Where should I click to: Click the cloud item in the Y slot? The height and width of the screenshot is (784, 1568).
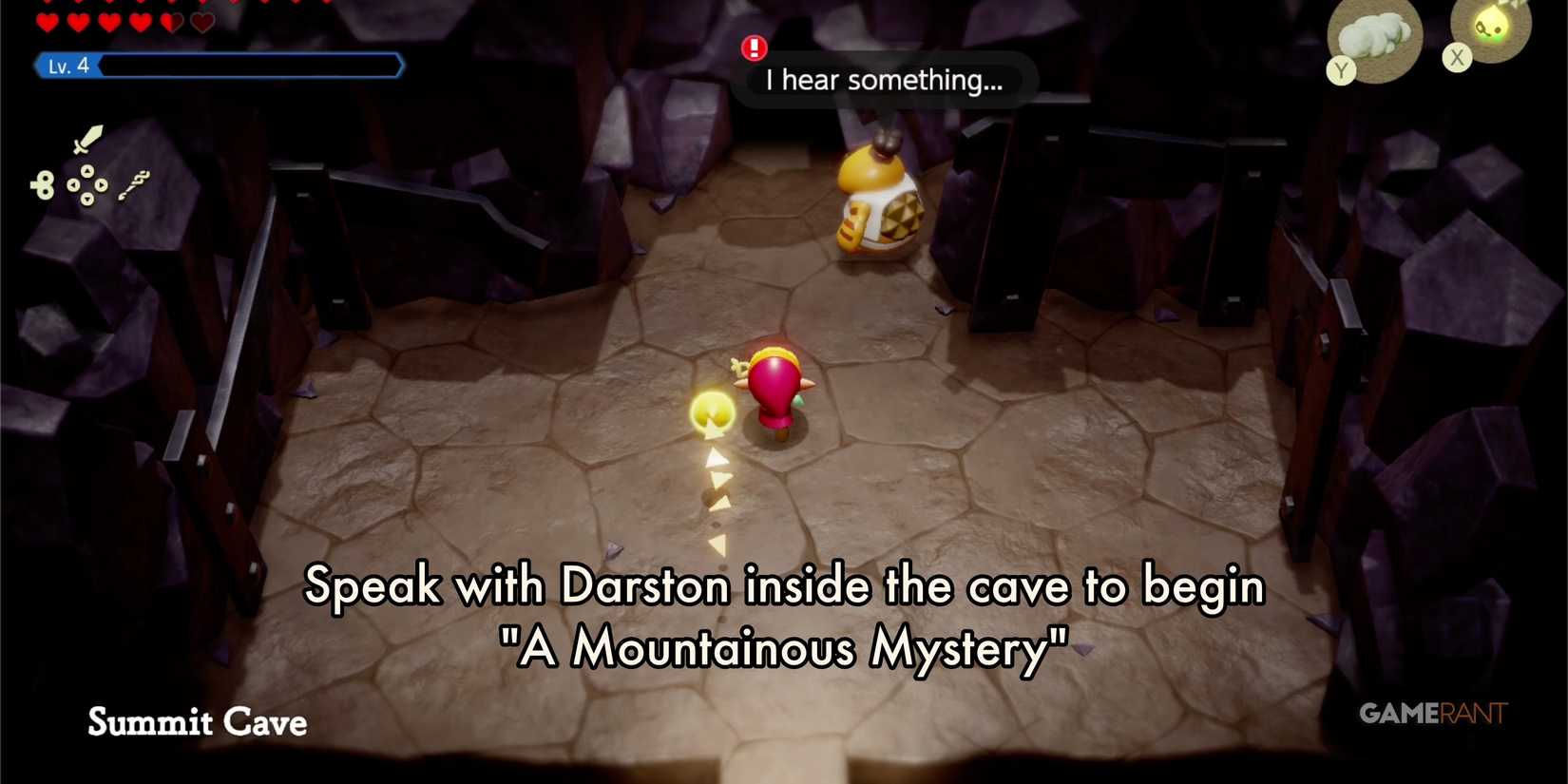click(x=1371, y=36)
